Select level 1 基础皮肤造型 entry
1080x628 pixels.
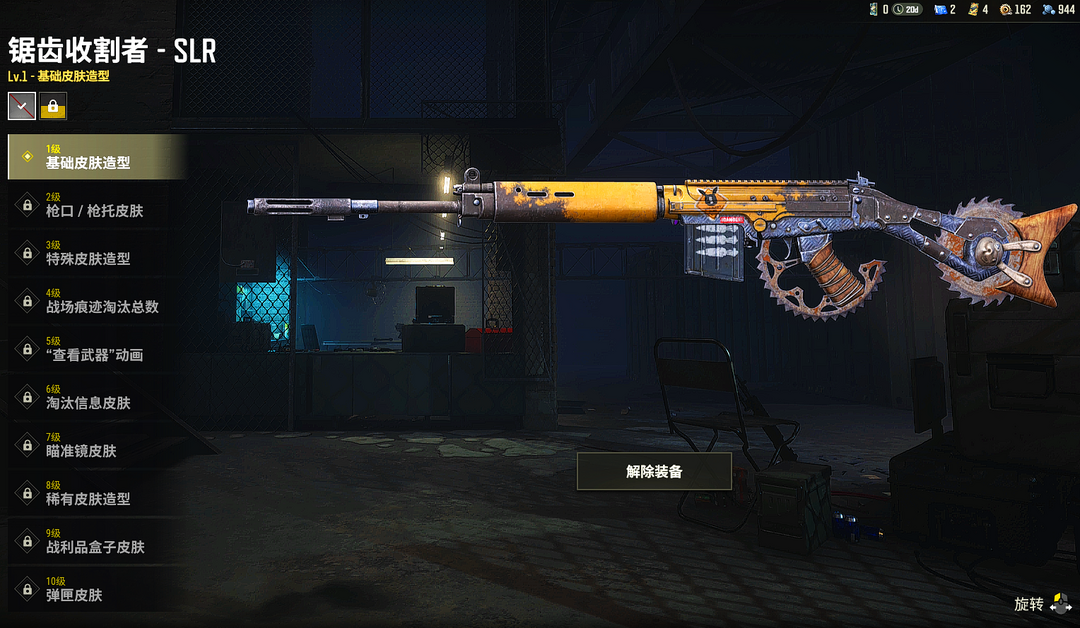[x=95, y=157]
